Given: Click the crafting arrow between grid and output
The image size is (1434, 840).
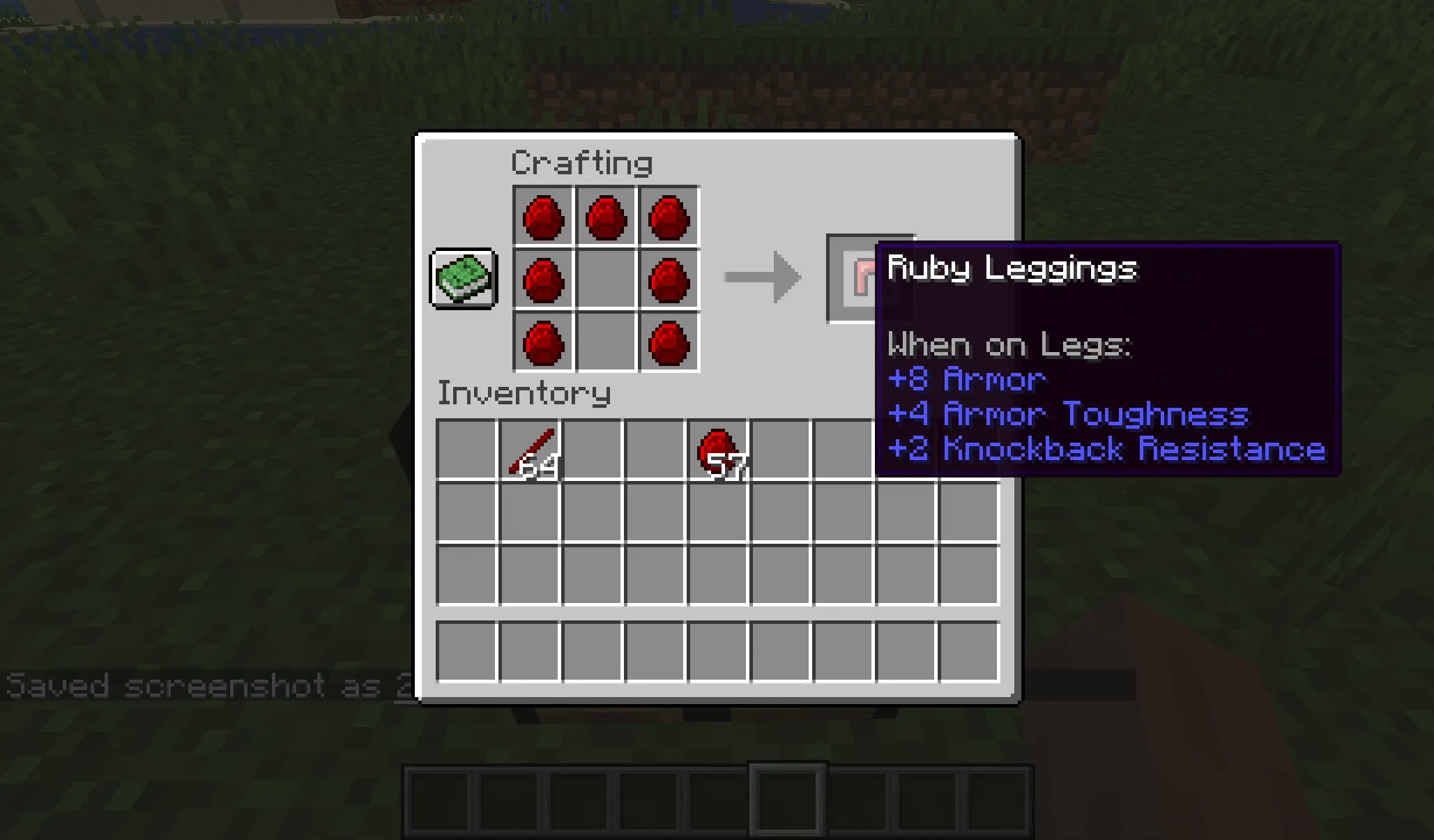Looking at the screenshot, I should point(763,277).
